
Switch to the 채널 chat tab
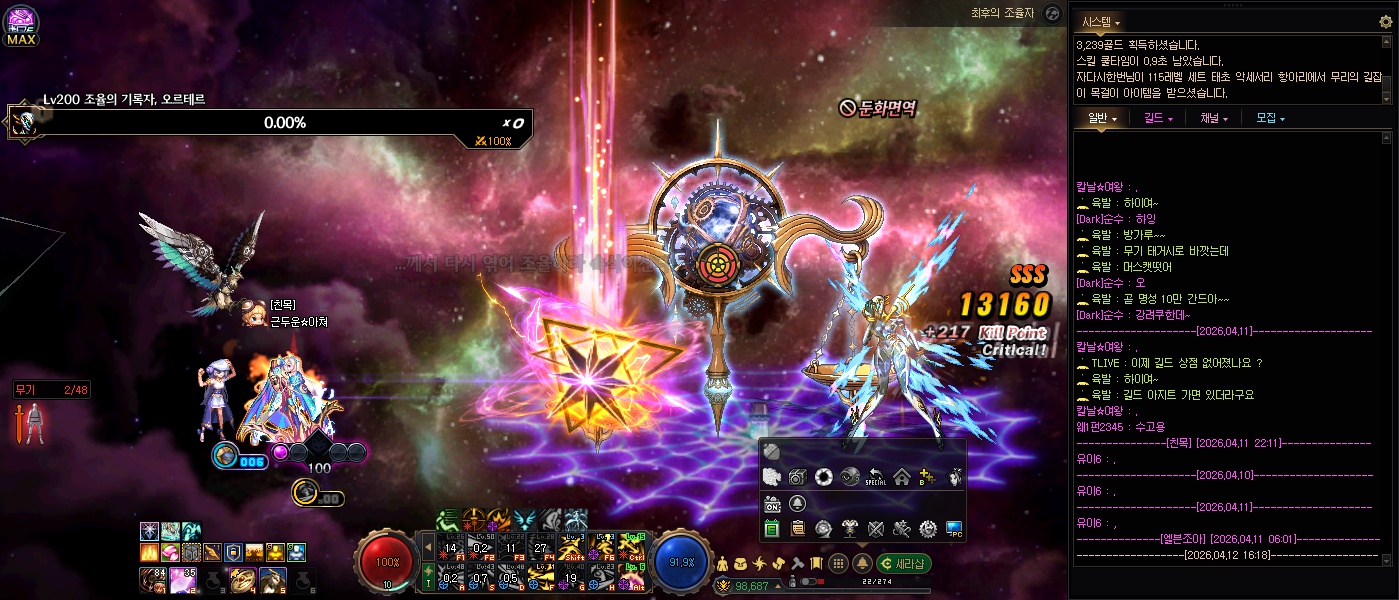[1214, 118]
